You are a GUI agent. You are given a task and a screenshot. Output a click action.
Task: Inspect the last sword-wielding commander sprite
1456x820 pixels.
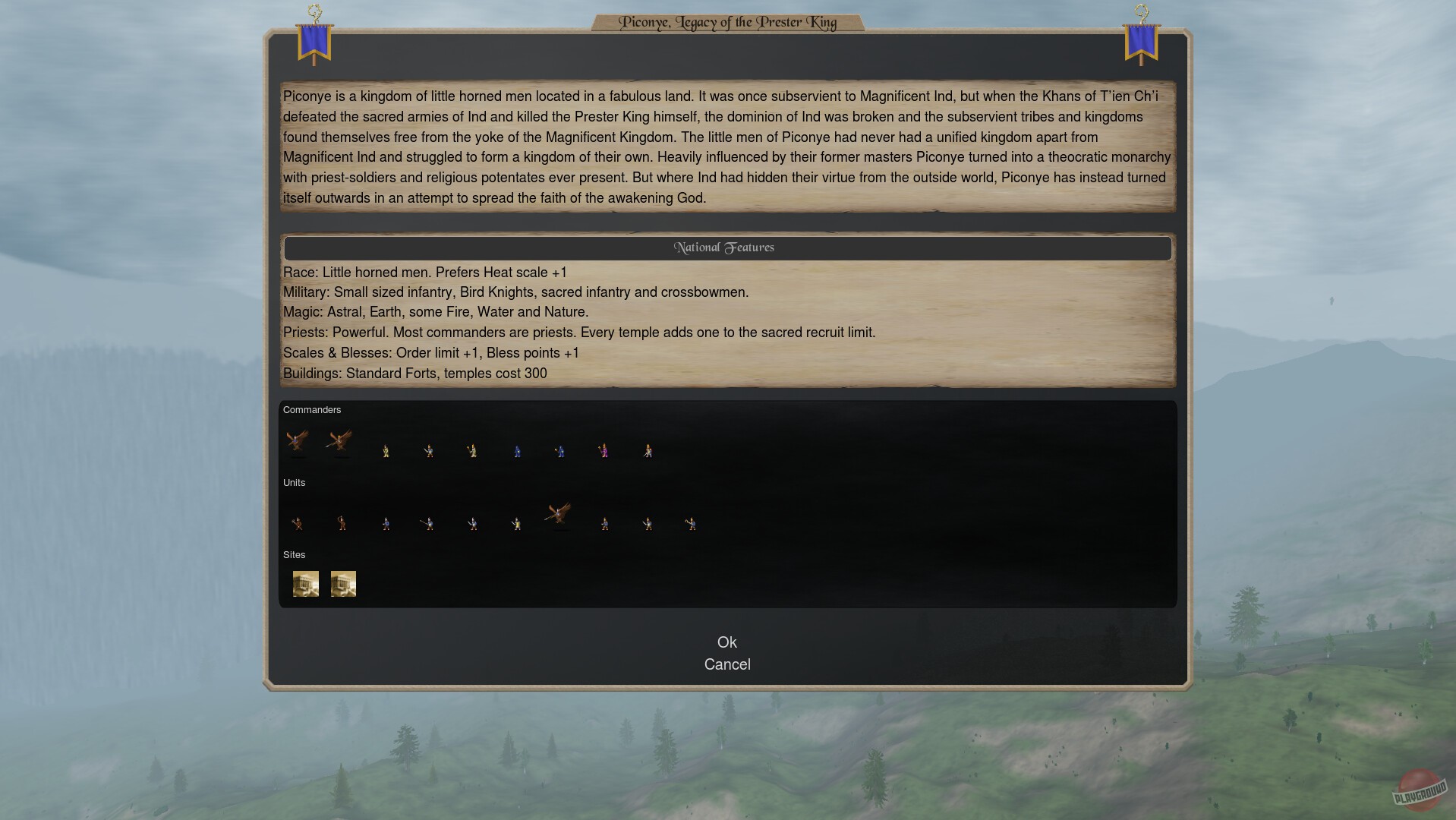click(x=648, y=450)
